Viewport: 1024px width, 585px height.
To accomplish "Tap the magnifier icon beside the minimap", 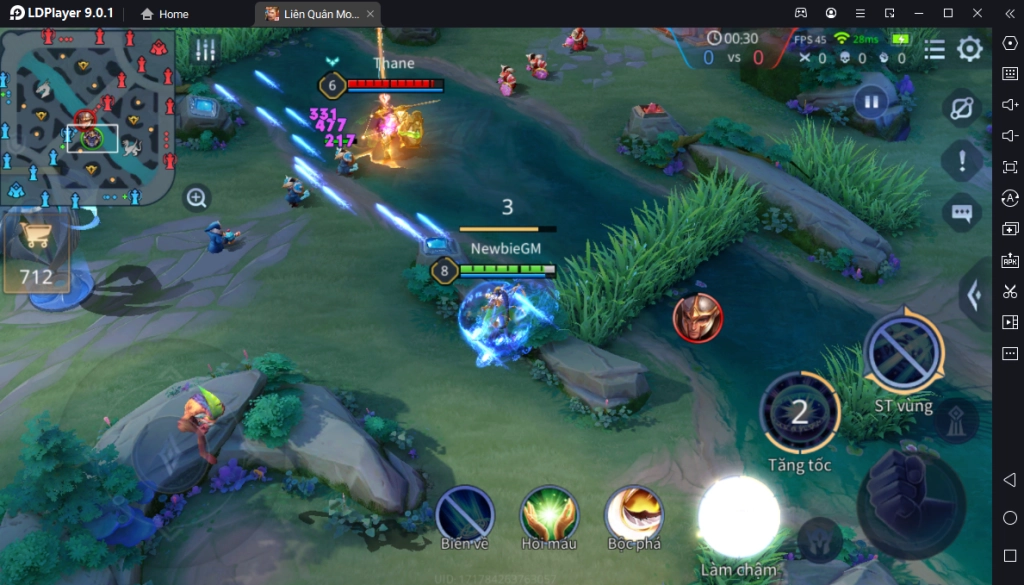I will coord(197,198).
